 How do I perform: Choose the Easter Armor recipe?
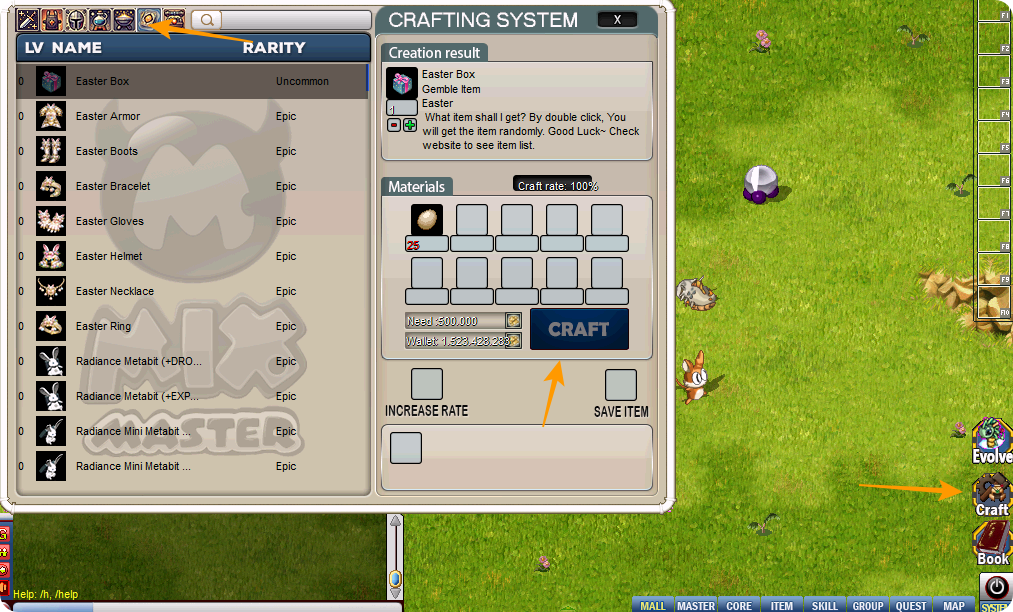point(192,116)
